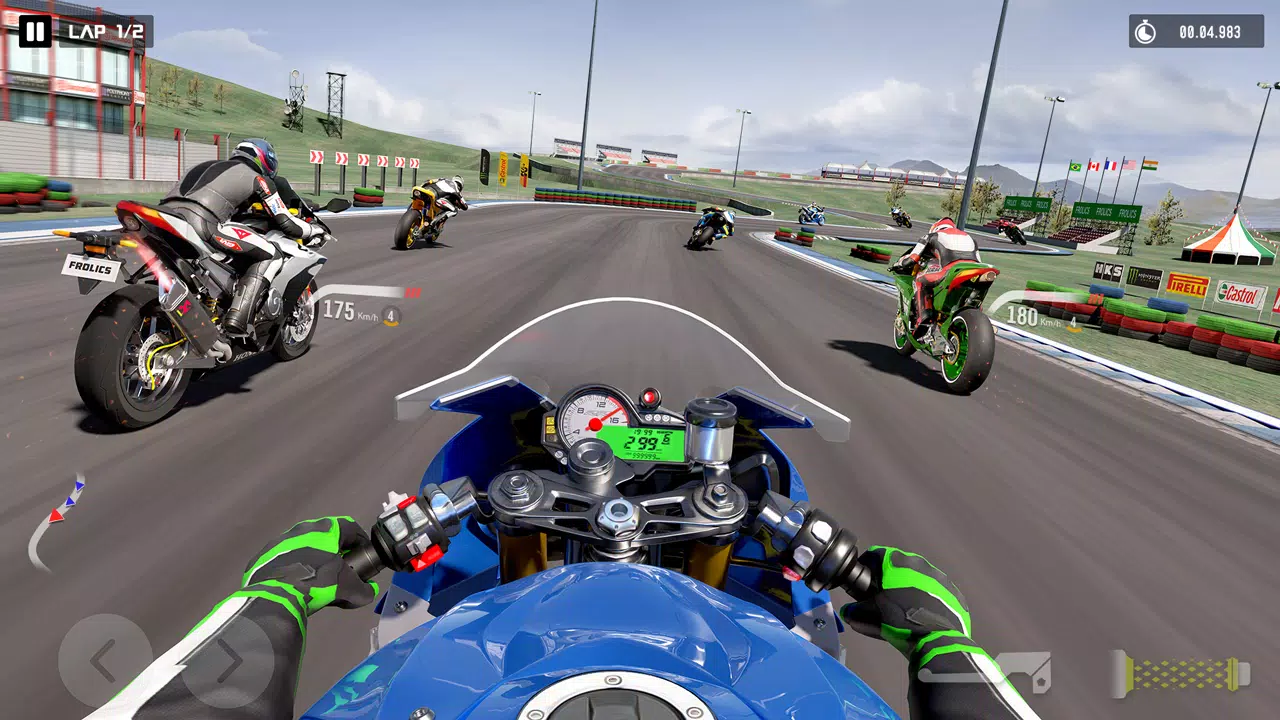Steer right with the right arrow button
1280x720 pixels.
tap(228, 660)
